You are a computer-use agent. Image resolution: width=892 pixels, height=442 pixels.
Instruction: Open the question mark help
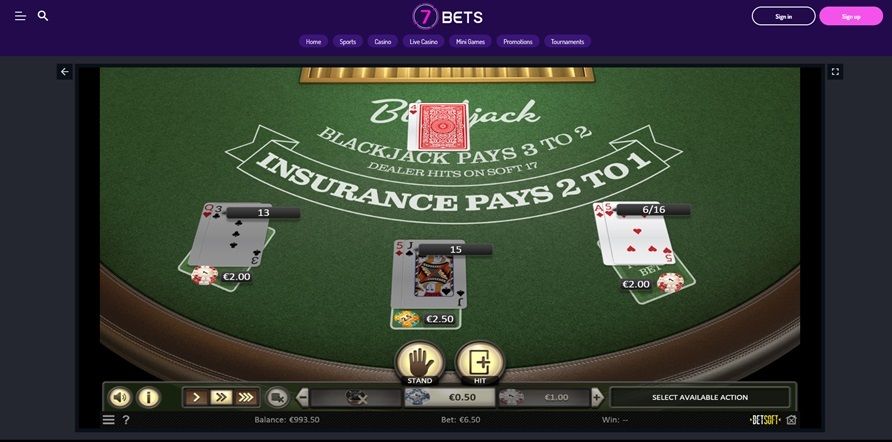126,420
